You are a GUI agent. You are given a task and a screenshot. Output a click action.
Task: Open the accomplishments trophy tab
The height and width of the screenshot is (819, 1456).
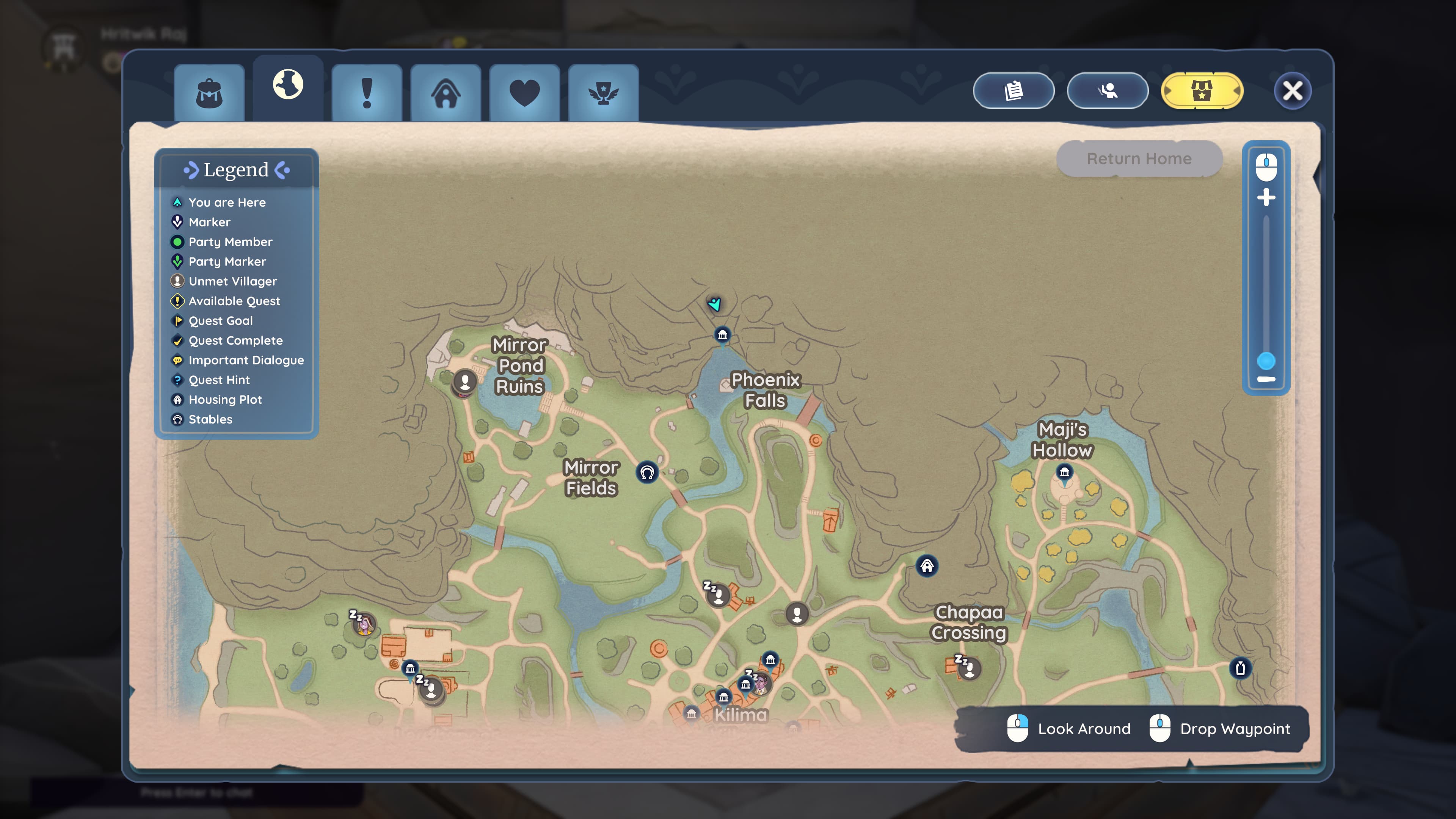click(603, 93)
